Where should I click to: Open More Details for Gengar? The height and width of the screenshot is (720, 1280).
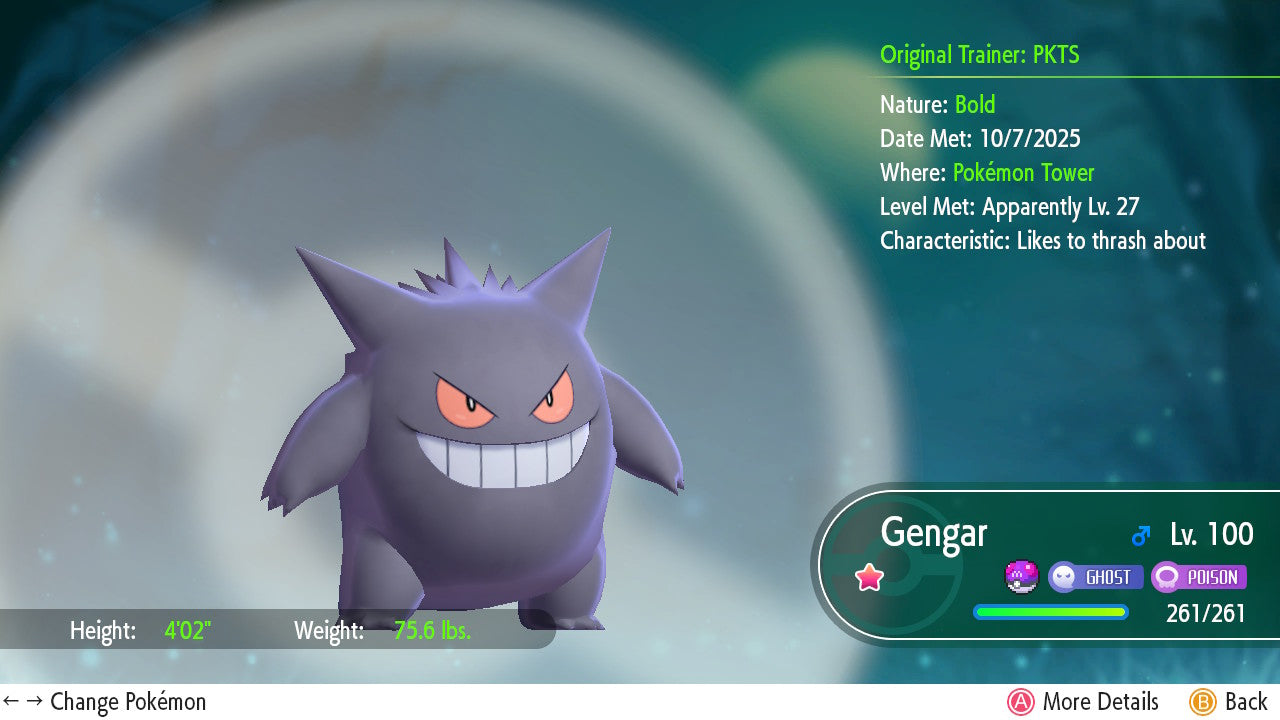1083,702
